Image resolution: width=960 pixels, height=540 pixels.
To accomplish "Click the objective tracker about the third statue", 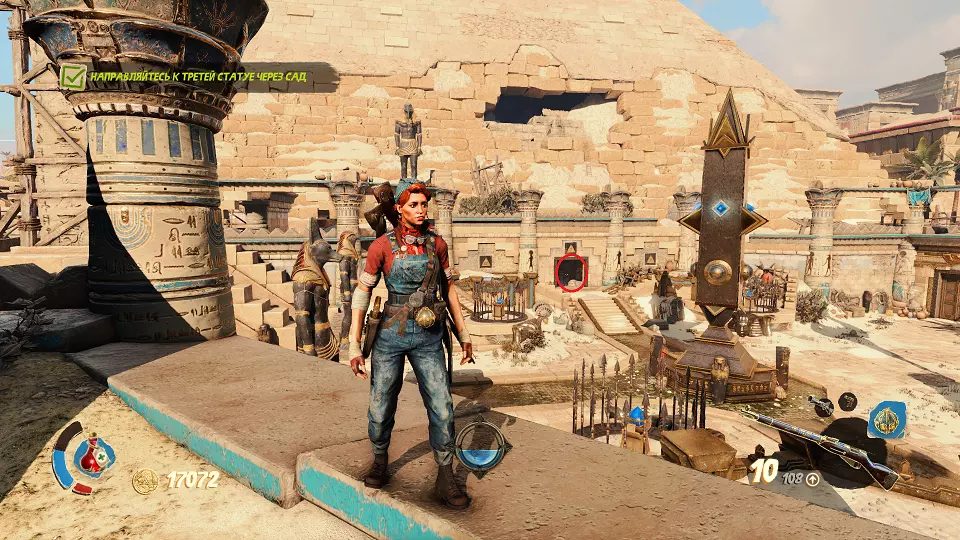I will point(198,77).
